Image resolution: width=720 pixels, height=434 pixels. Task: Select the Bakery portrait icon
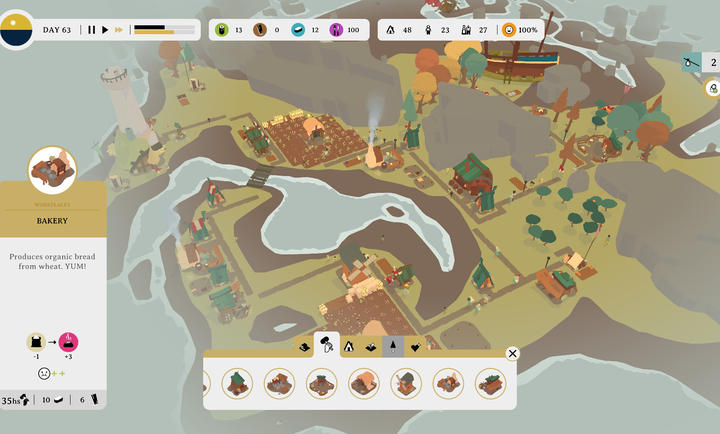[52, 170]
